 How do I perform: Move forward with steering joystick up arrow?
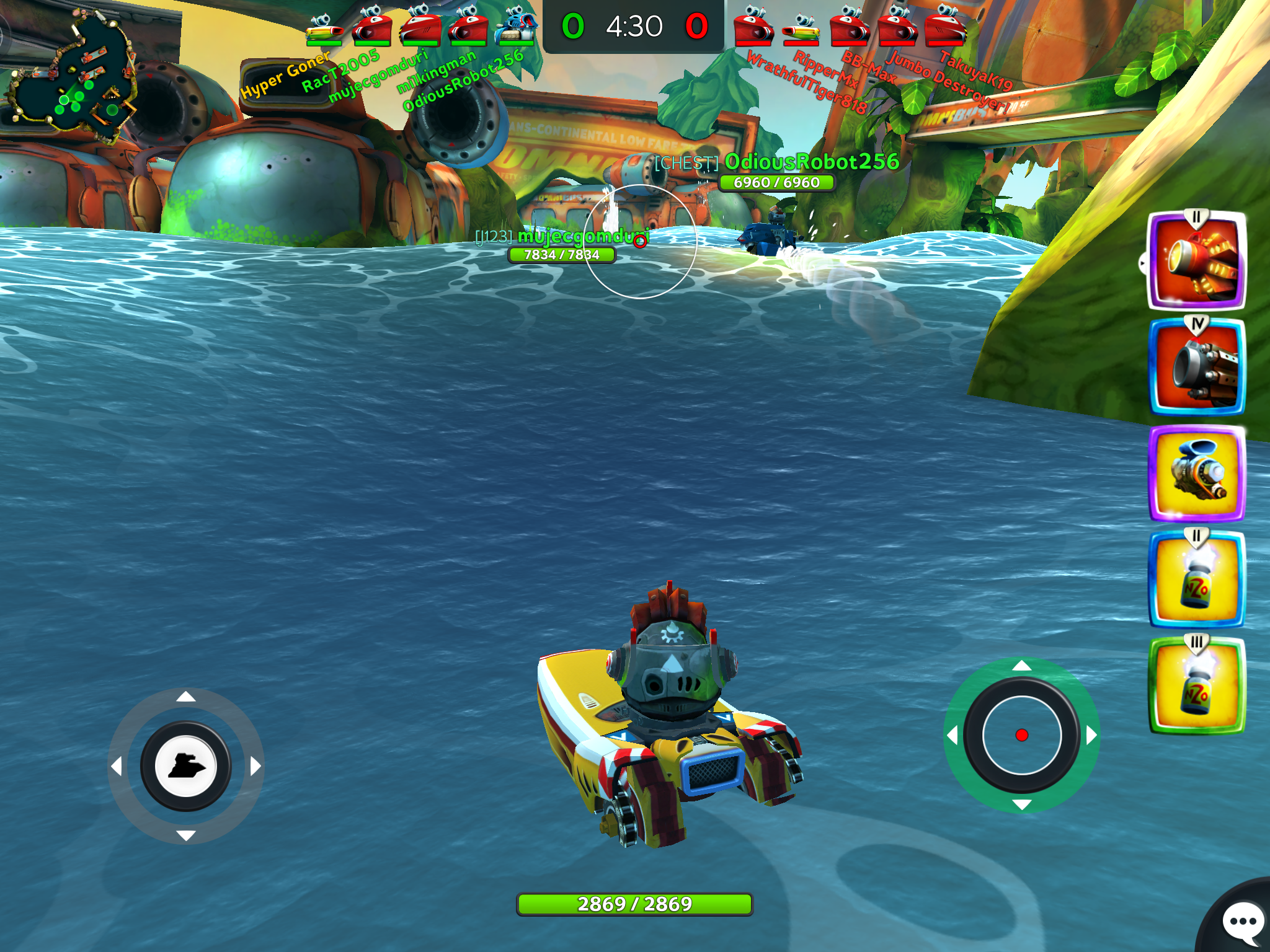(185, 697)
